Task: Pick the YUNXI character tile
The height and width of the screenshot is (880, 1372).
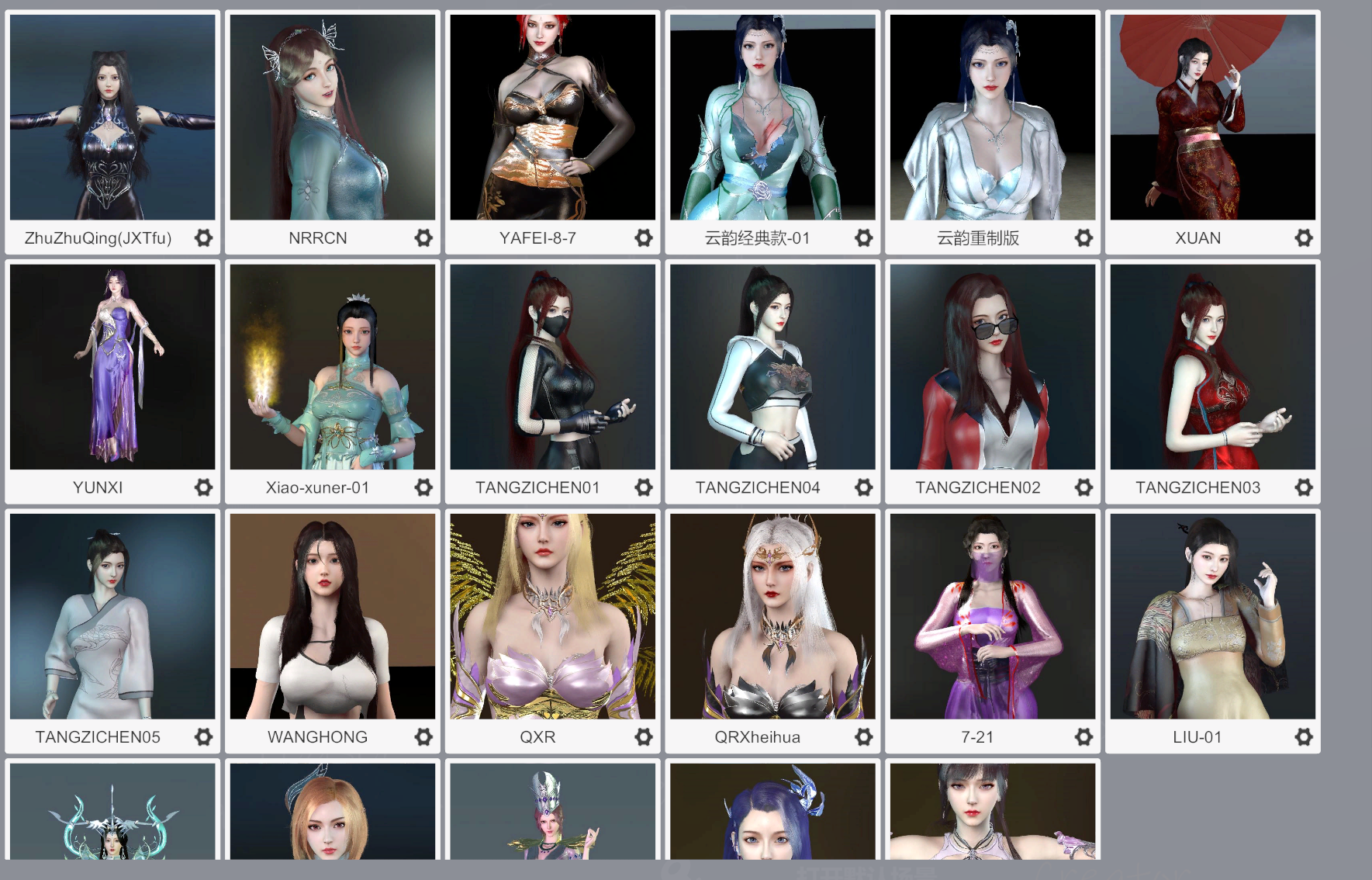Action: pos(112,367)
